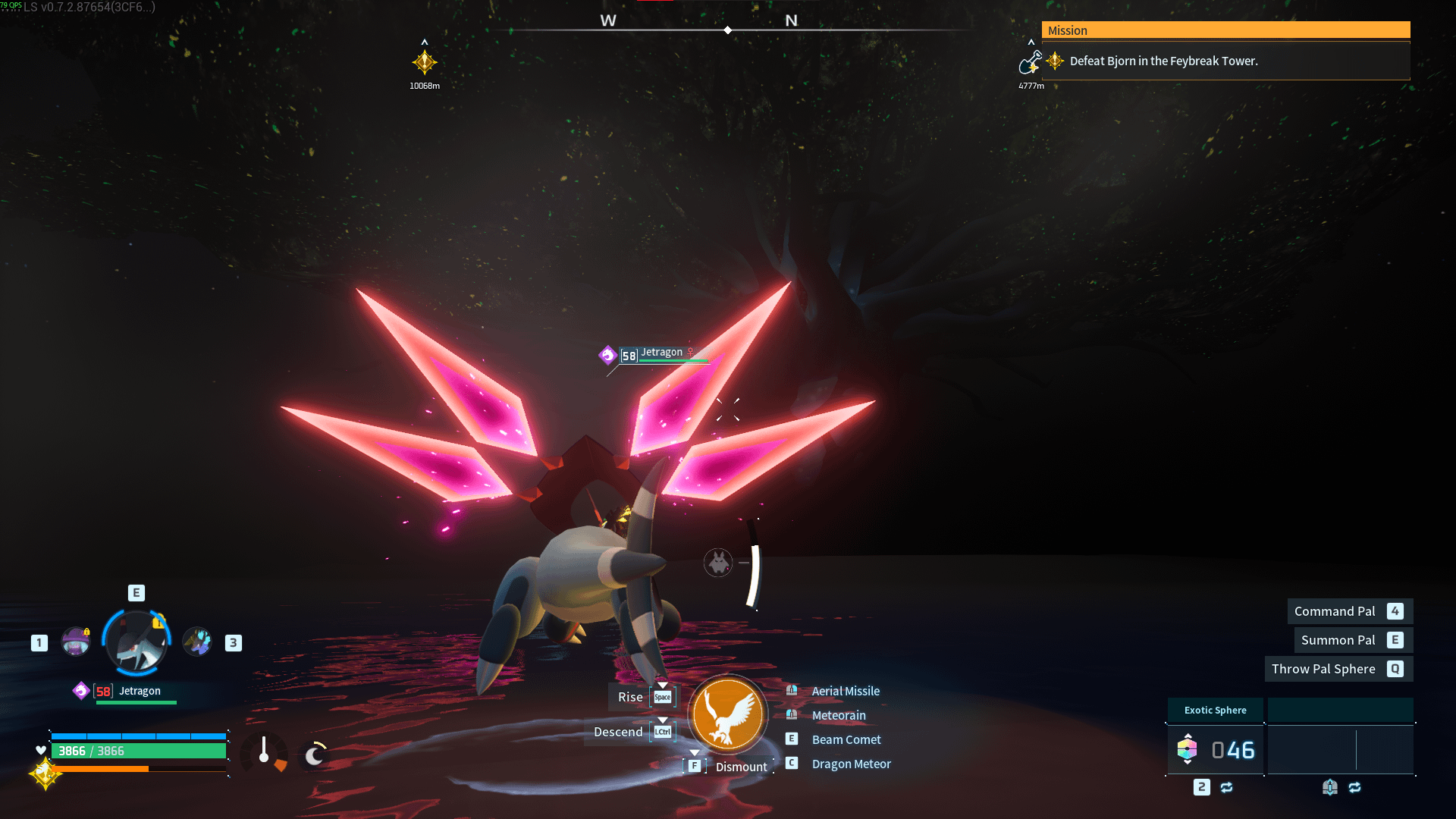This screenshot has height=819, width=1456.
Task: Trigger the Beam Comet skill
Action: [846, 739]
